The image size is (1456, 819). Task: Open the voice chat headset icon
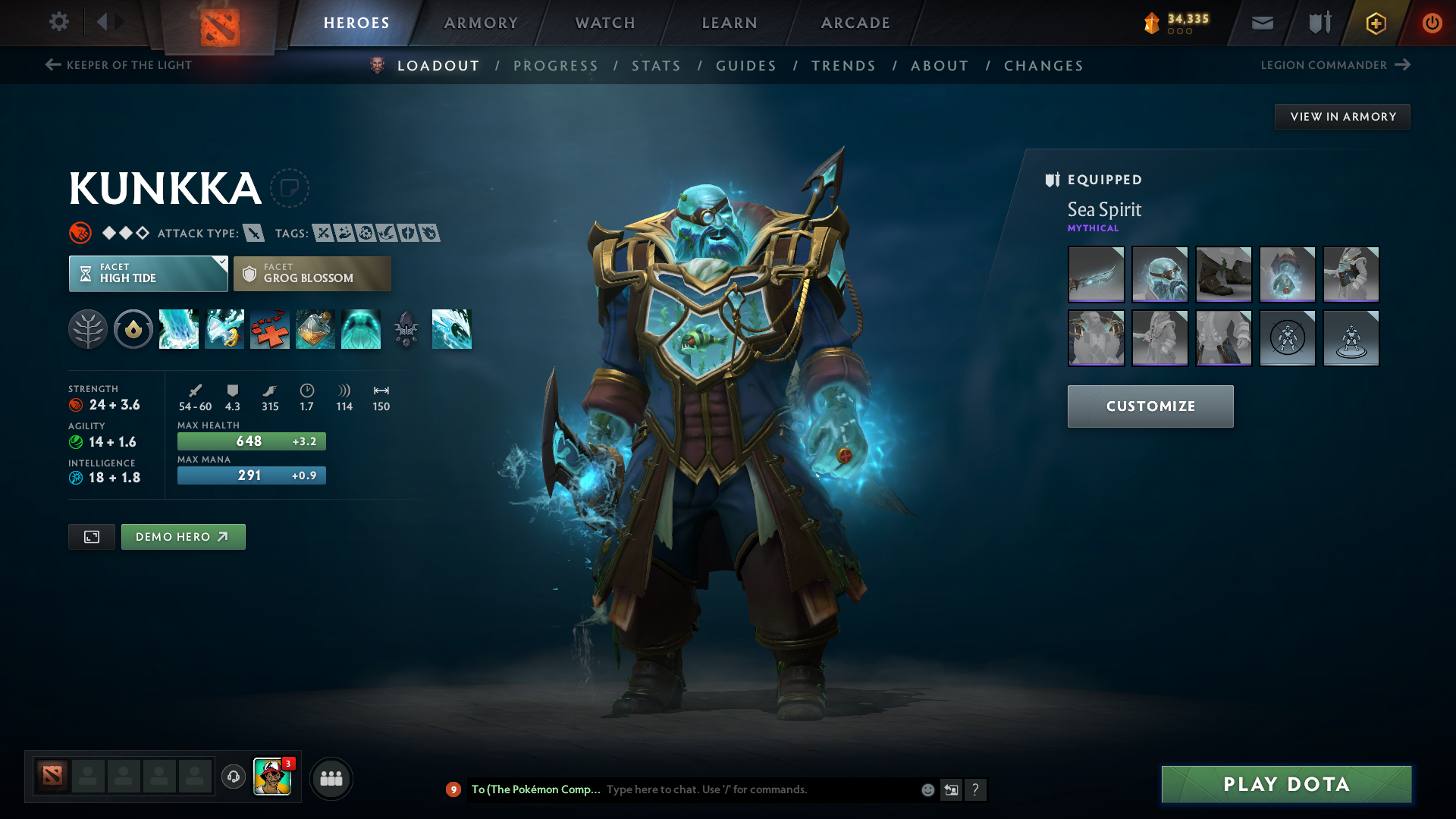(233, 778)
